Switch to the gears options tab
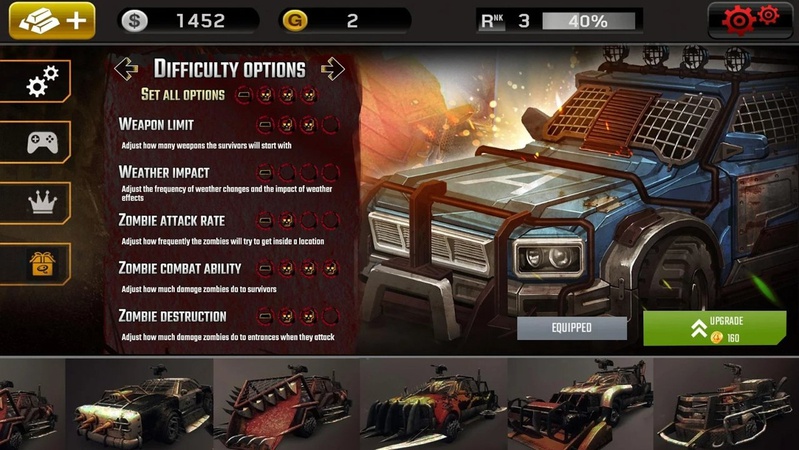799x450 pixels. [37, 82]
